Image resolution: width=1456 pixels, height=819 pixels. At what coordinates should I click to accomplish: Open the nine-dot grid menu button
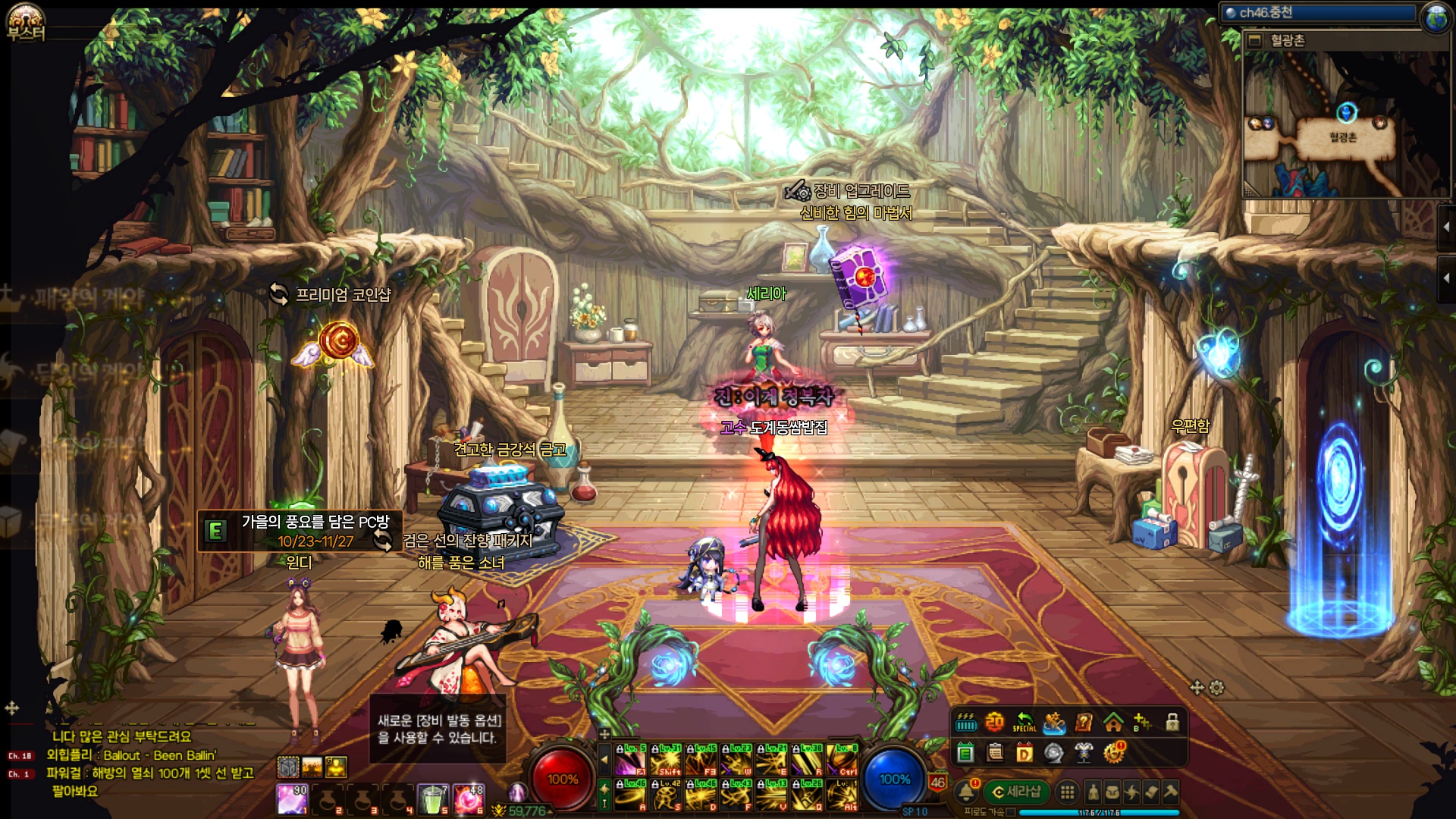pos(1067,793)
